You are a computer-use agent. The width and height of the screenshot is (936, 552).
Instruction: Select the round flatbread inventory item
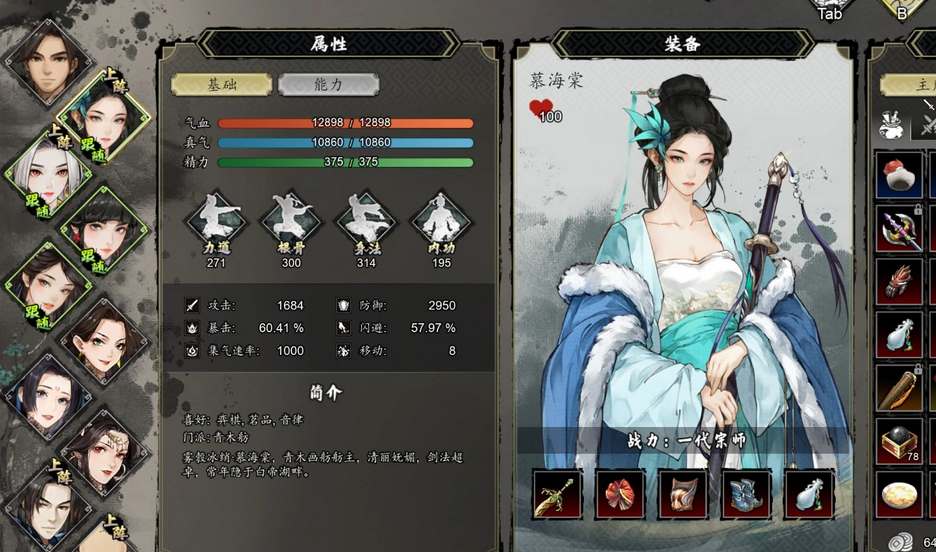[x=899, y=493]
